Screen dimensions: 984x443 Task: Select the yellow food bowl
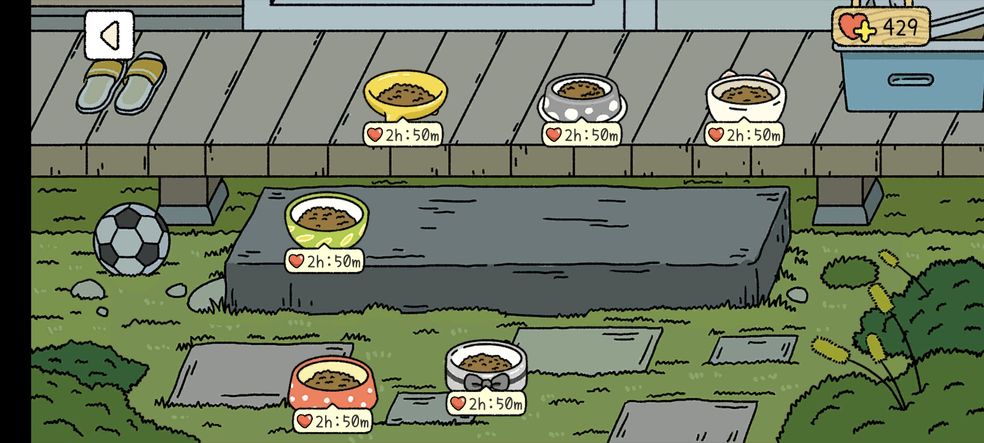[x=404, y=97]
